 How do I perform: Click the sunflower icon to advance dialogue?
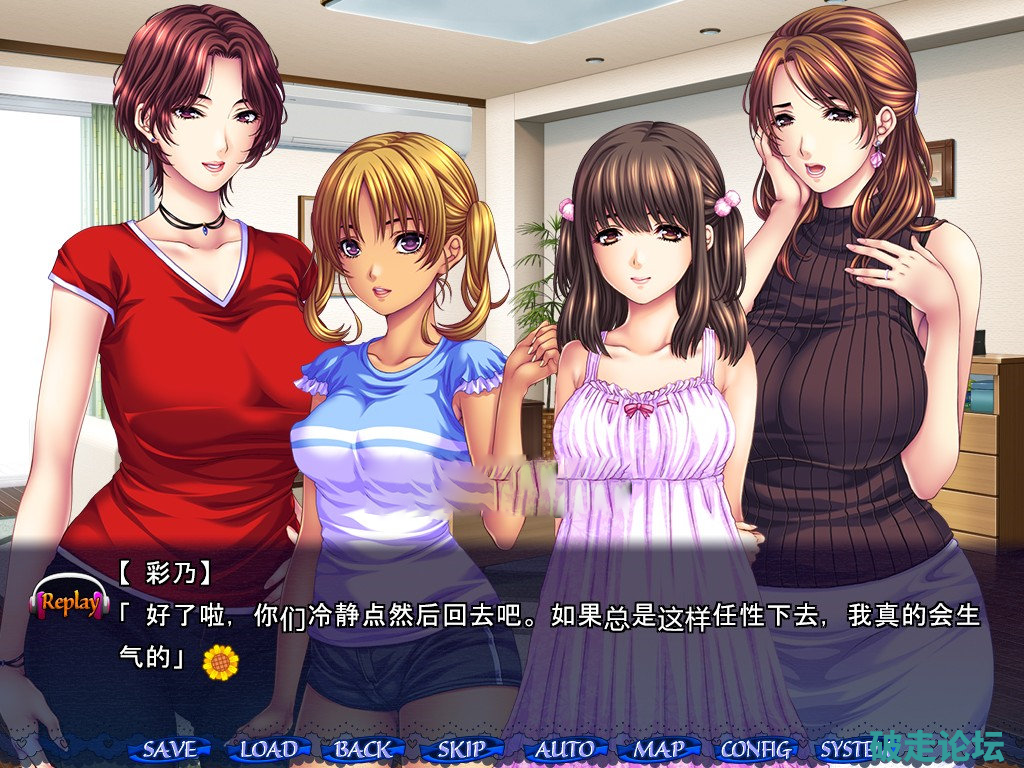pyautogui.click(x=220, y=660)
